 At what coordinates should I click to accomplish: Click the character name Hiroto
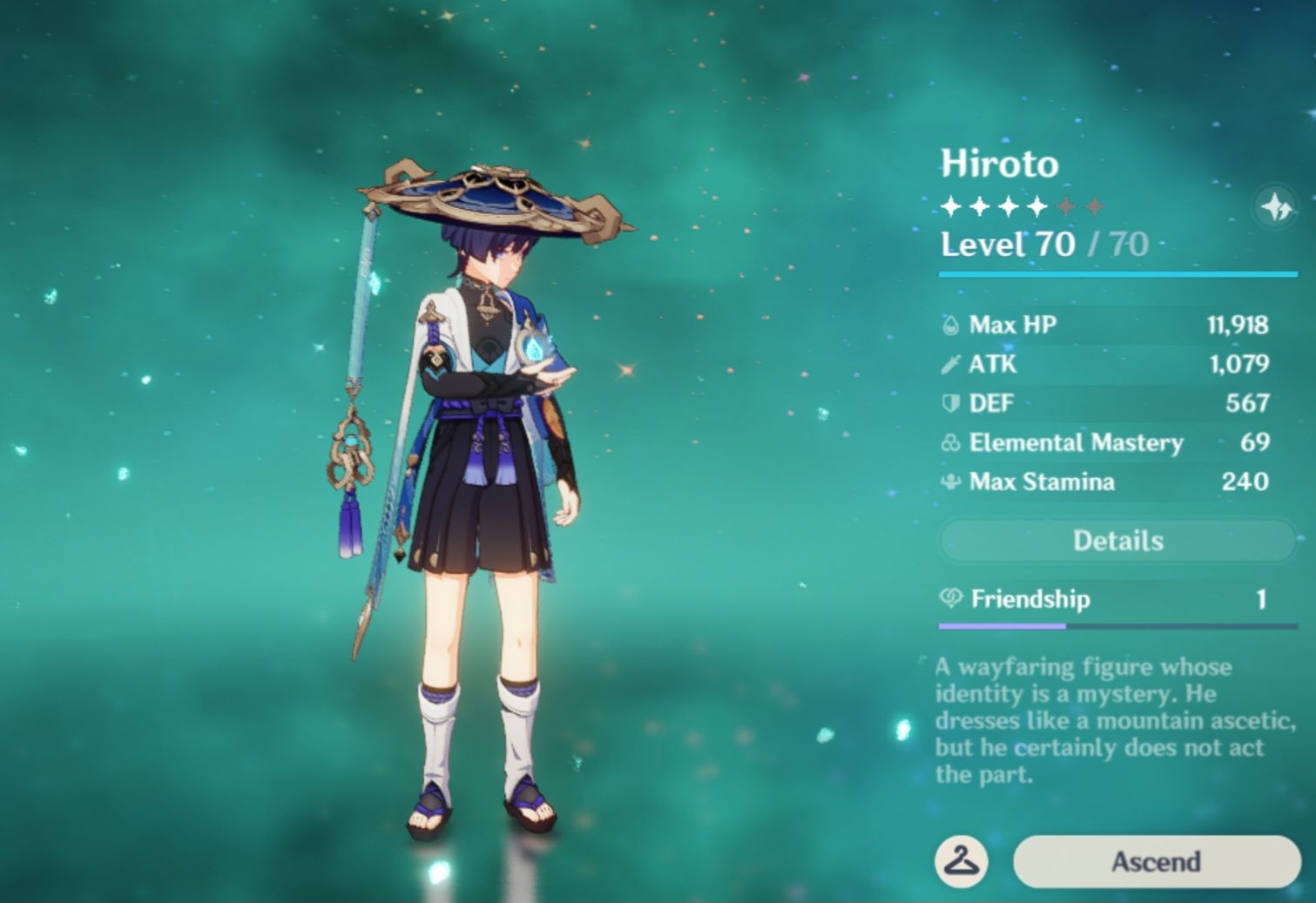[x=1000, y=164]
